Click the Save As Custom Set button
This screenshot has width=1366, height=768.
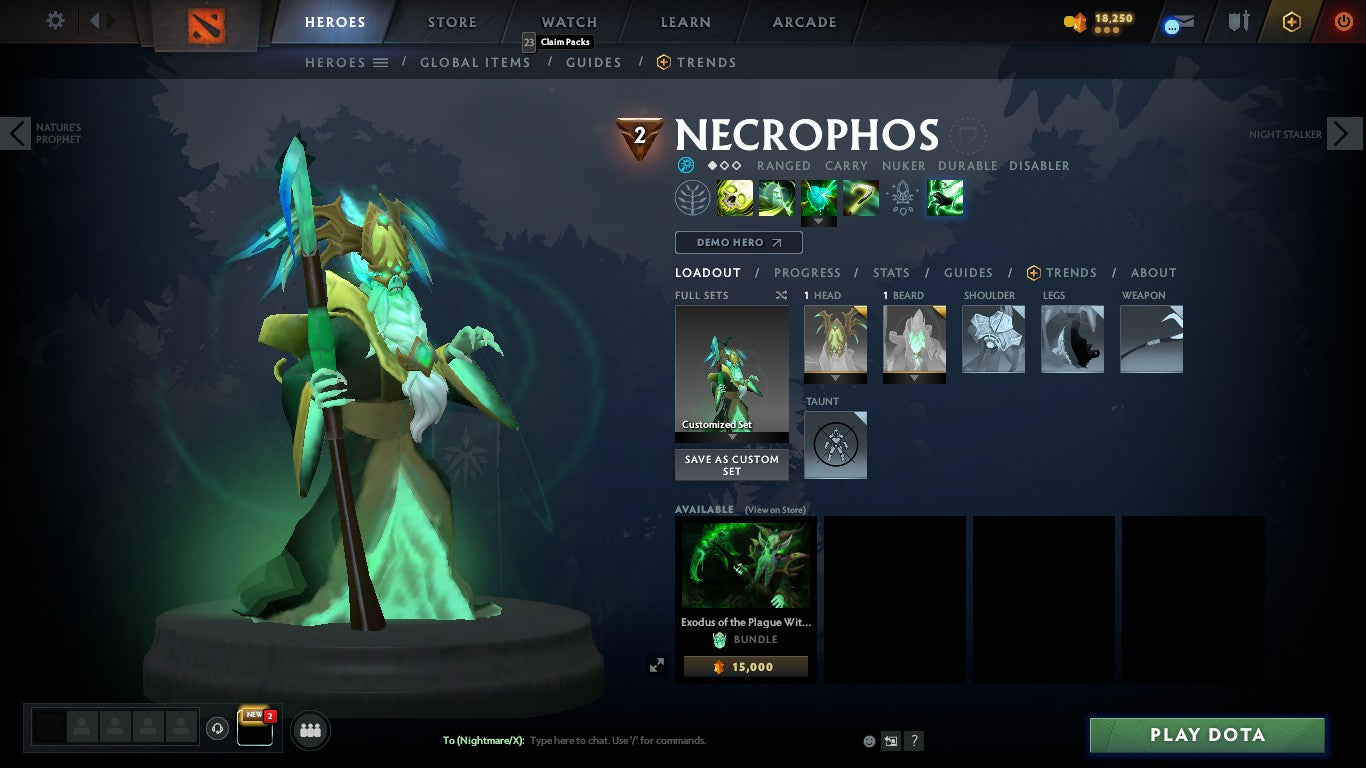point(731,465)
